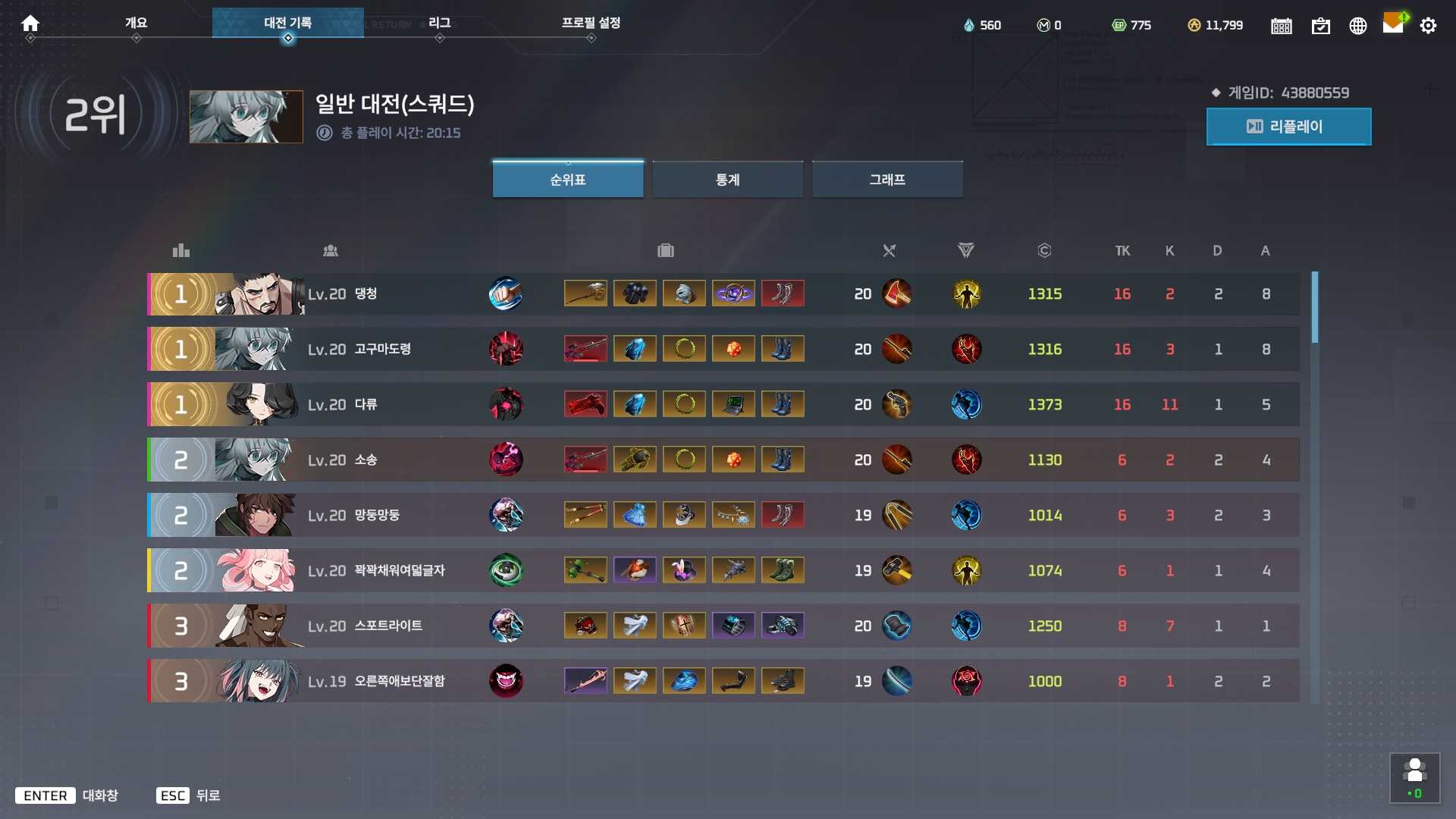
Task: Go to the 개요 menu item
Action: 136,23
